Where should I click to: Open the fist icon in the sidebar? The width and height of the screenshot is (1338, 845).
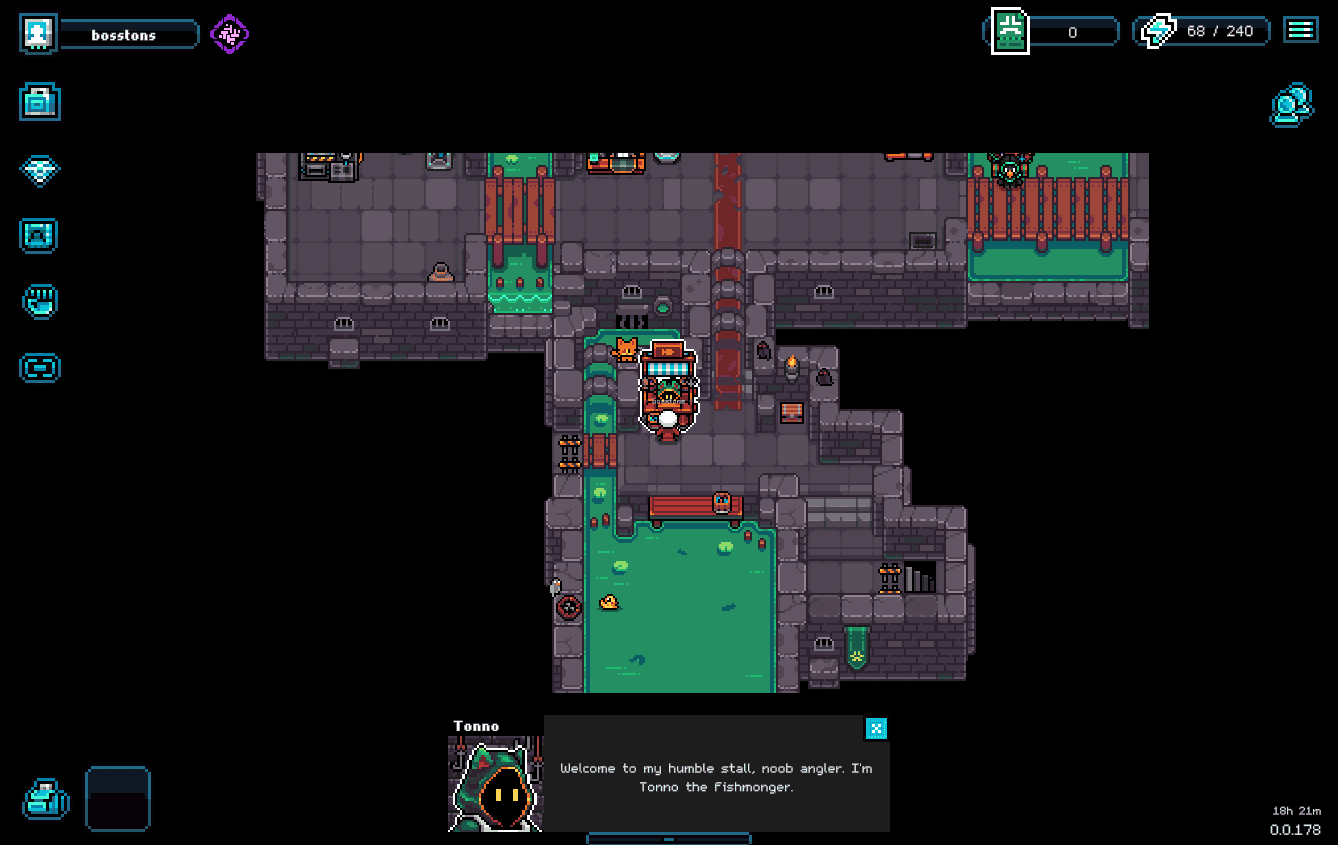click(40, 301)
